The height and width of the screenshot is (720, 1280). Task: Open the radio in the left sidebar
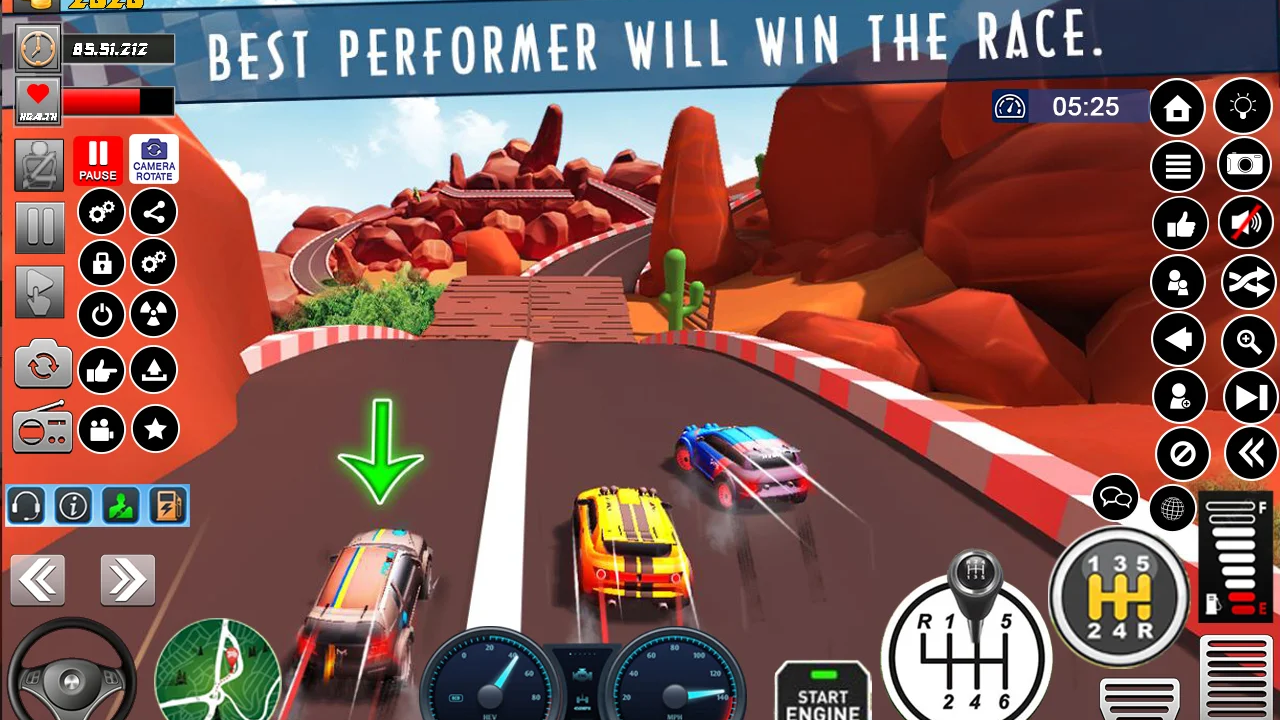41,429
